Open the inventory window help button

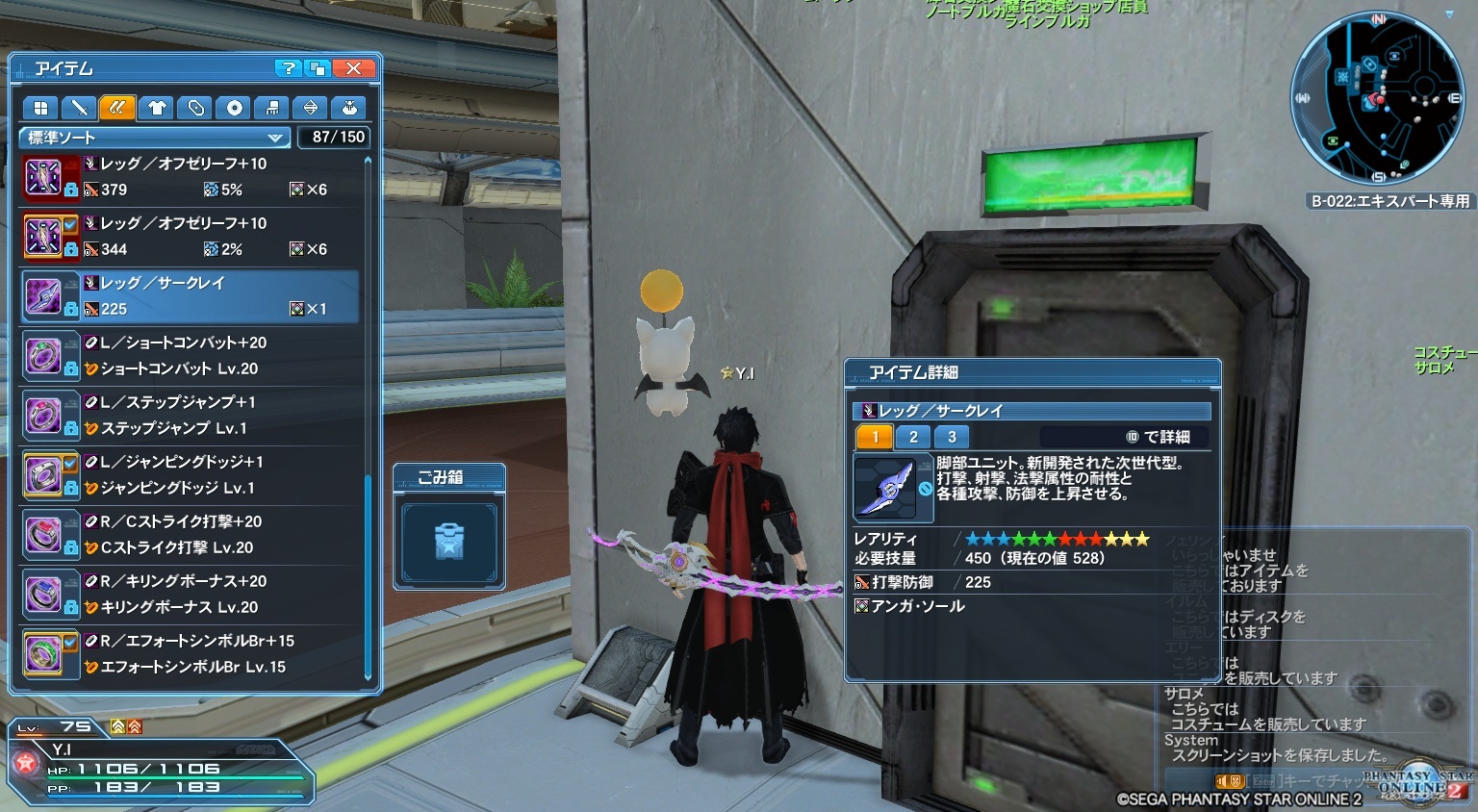click(x=287, y=68)
